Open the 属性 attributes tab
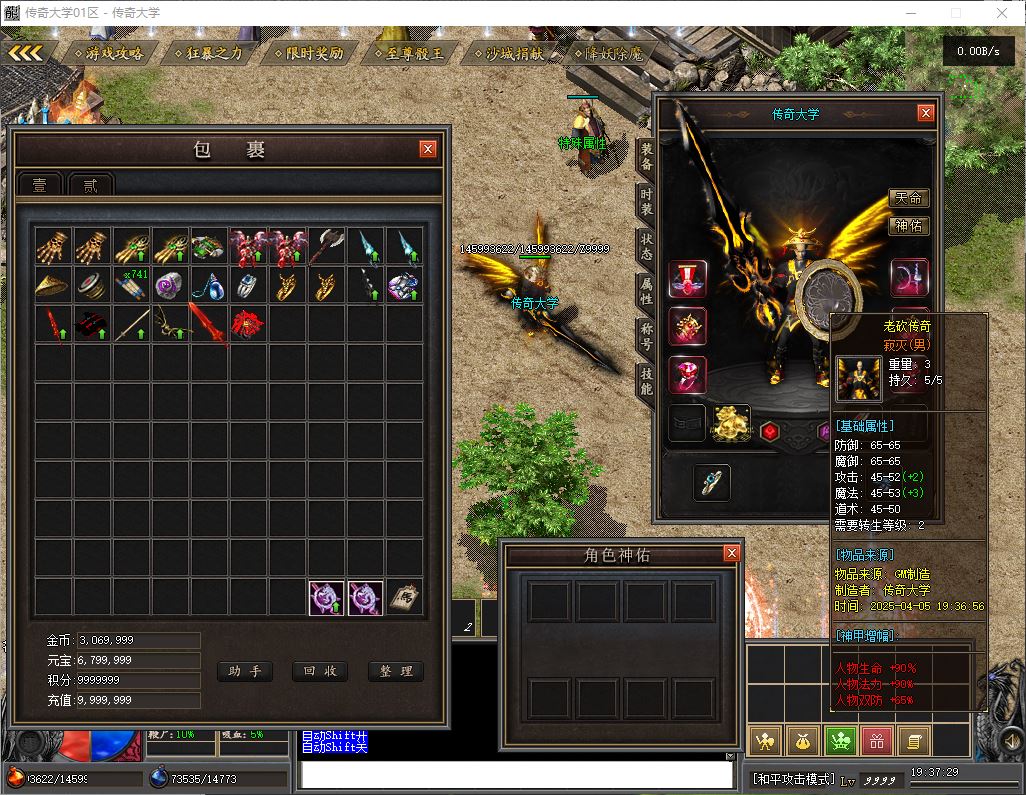The width and height of the screenshot is (1026, 795). click(647, 292)
